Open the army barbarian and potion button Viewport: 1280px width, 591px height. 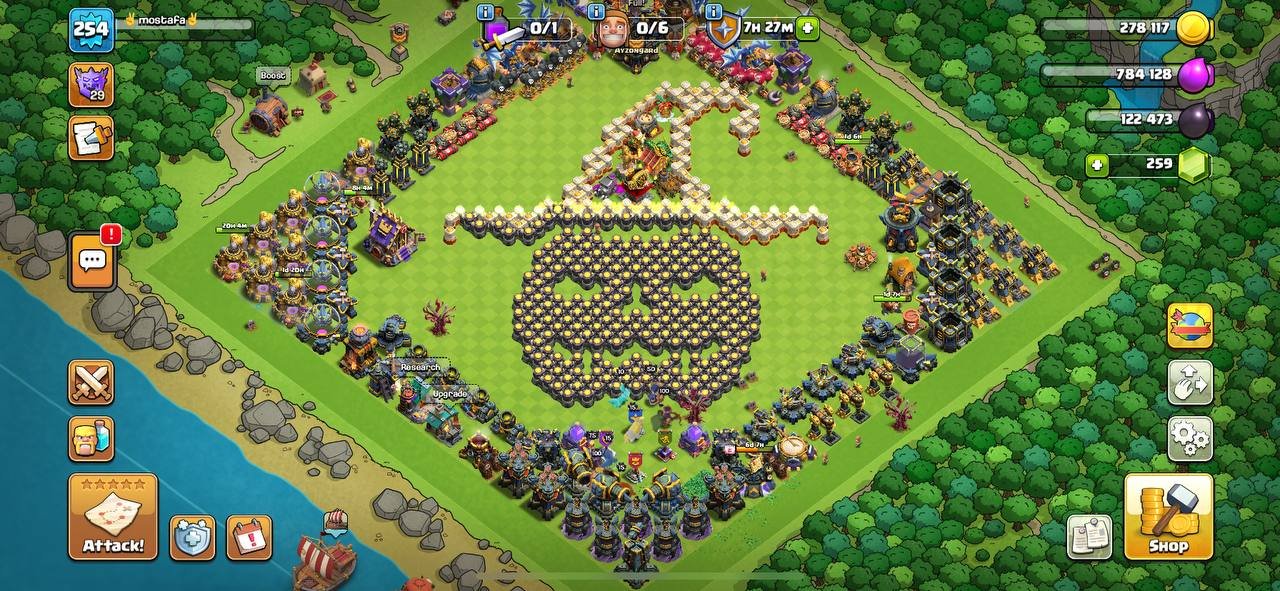click(x=91, y=438)
